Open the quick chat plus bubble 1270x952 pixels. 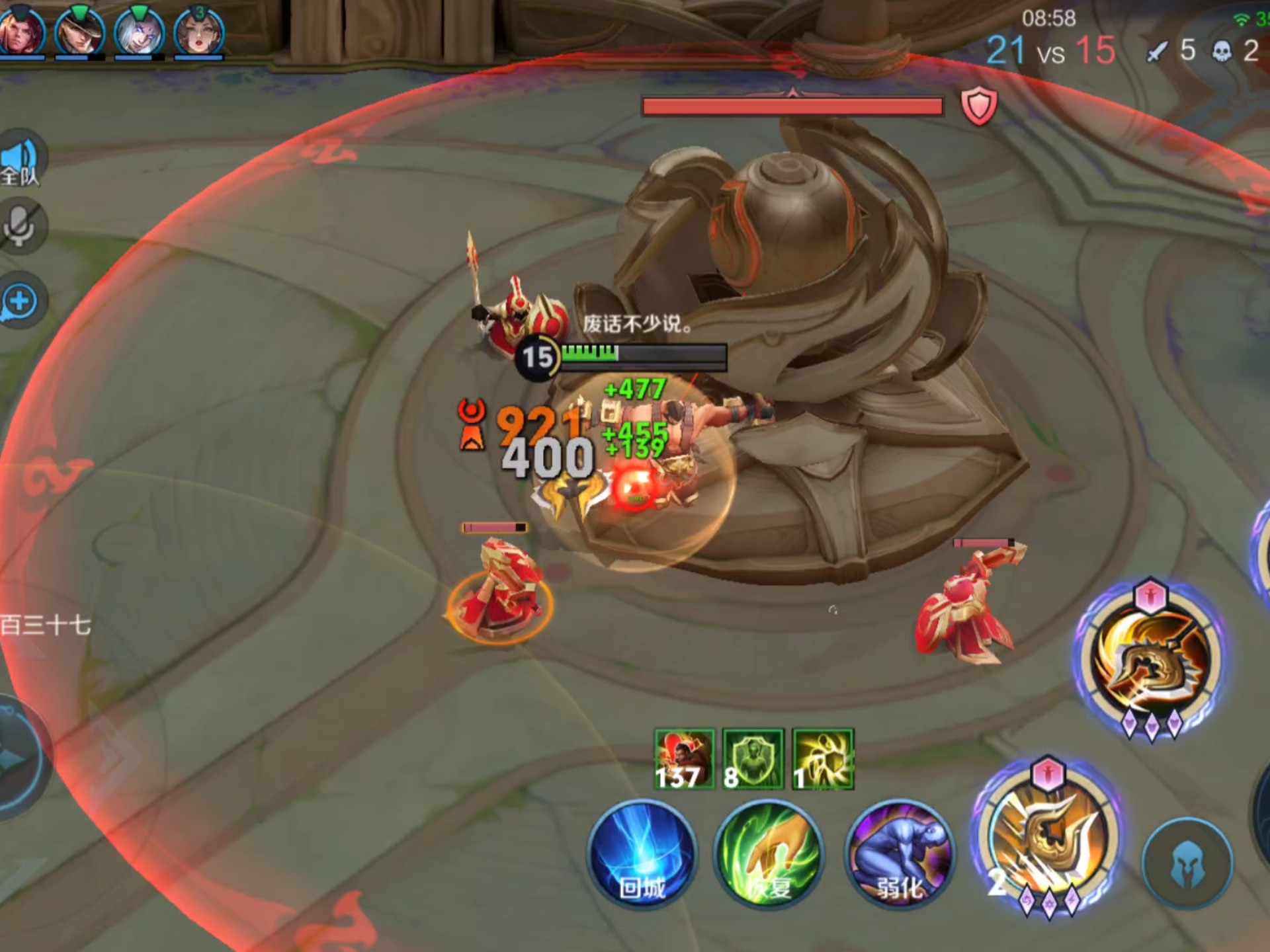pyautogui.click(x=21, y=301)
